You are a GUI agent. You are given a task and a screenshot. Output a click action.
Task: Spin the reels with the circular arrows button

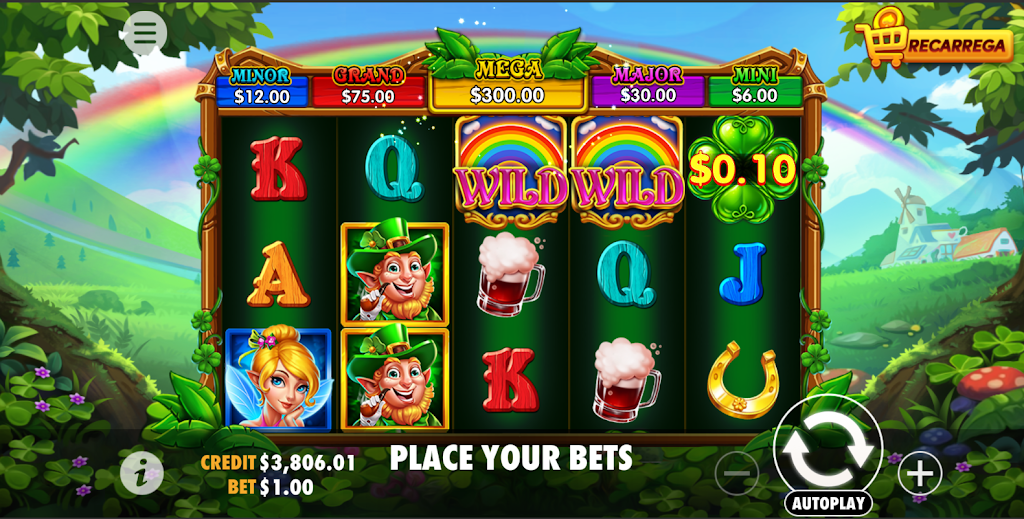827,448
